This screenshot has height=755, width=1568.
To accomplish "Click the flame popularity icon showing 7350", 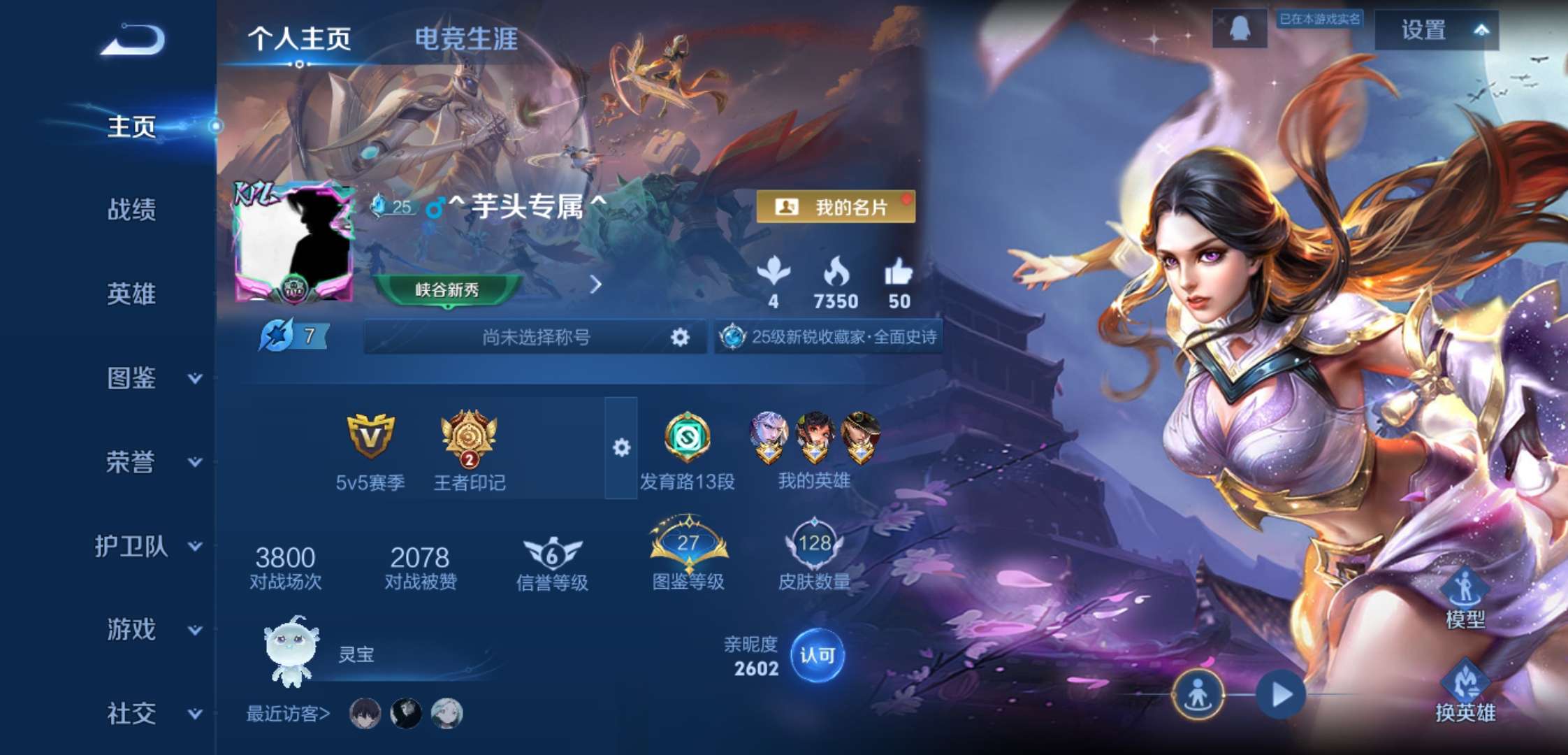I will click(x=835, y=276).
